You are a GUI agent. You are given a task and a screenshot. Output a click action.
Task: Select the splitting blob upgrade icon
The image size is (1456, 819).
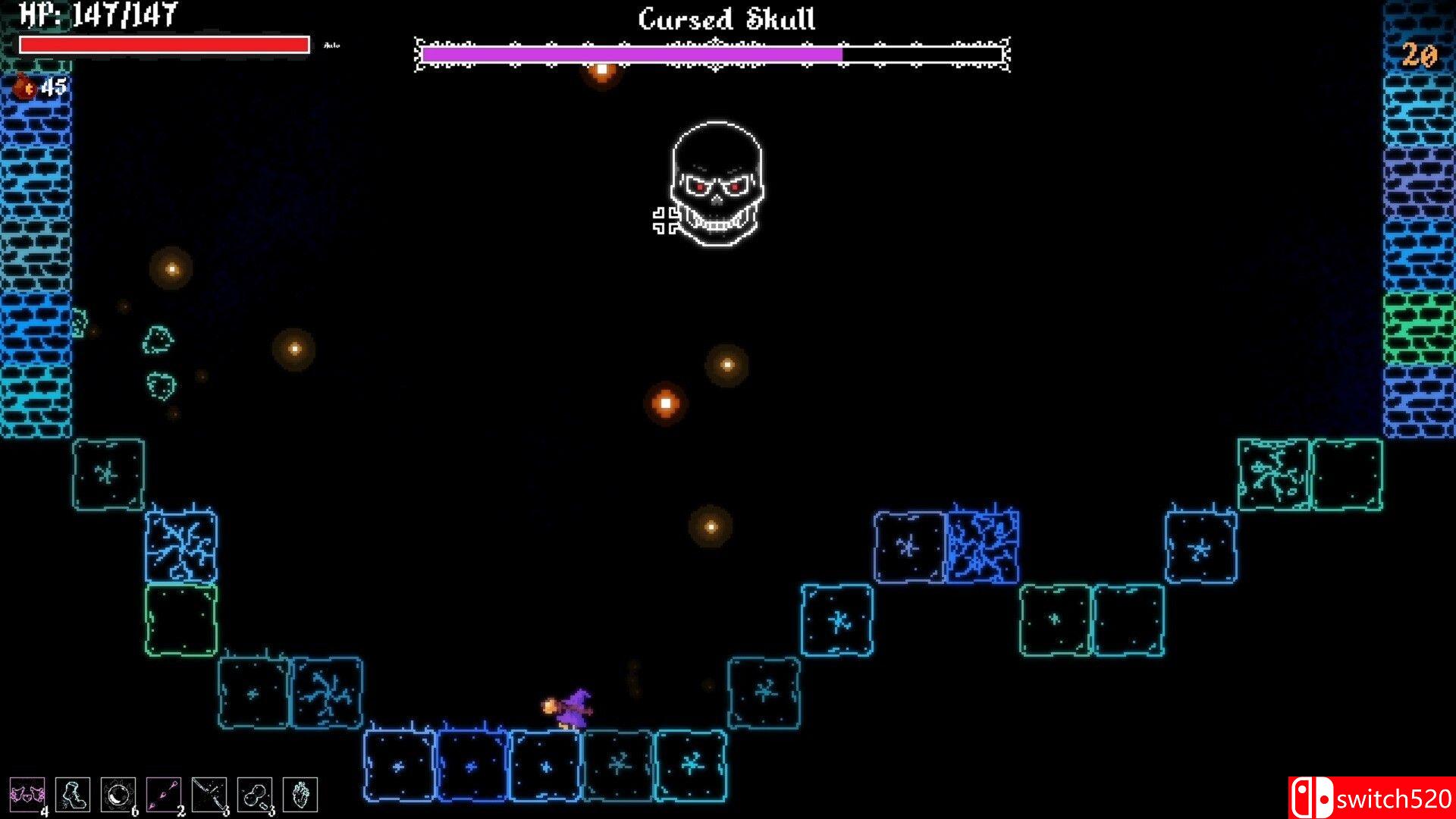click(255, 795)
